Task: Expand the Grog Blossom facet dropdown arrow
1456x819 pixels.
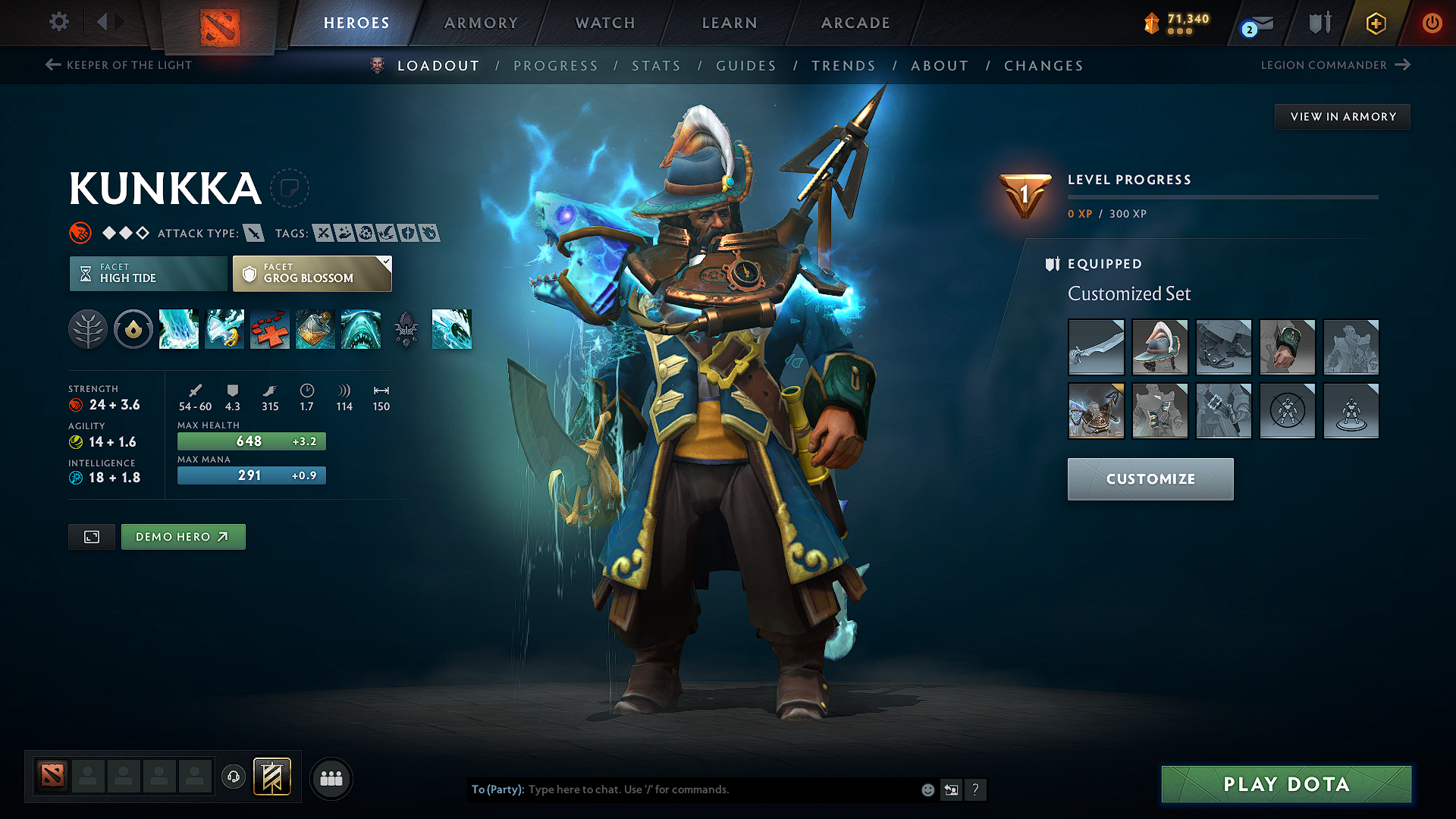Action: [x=387, y=262]
